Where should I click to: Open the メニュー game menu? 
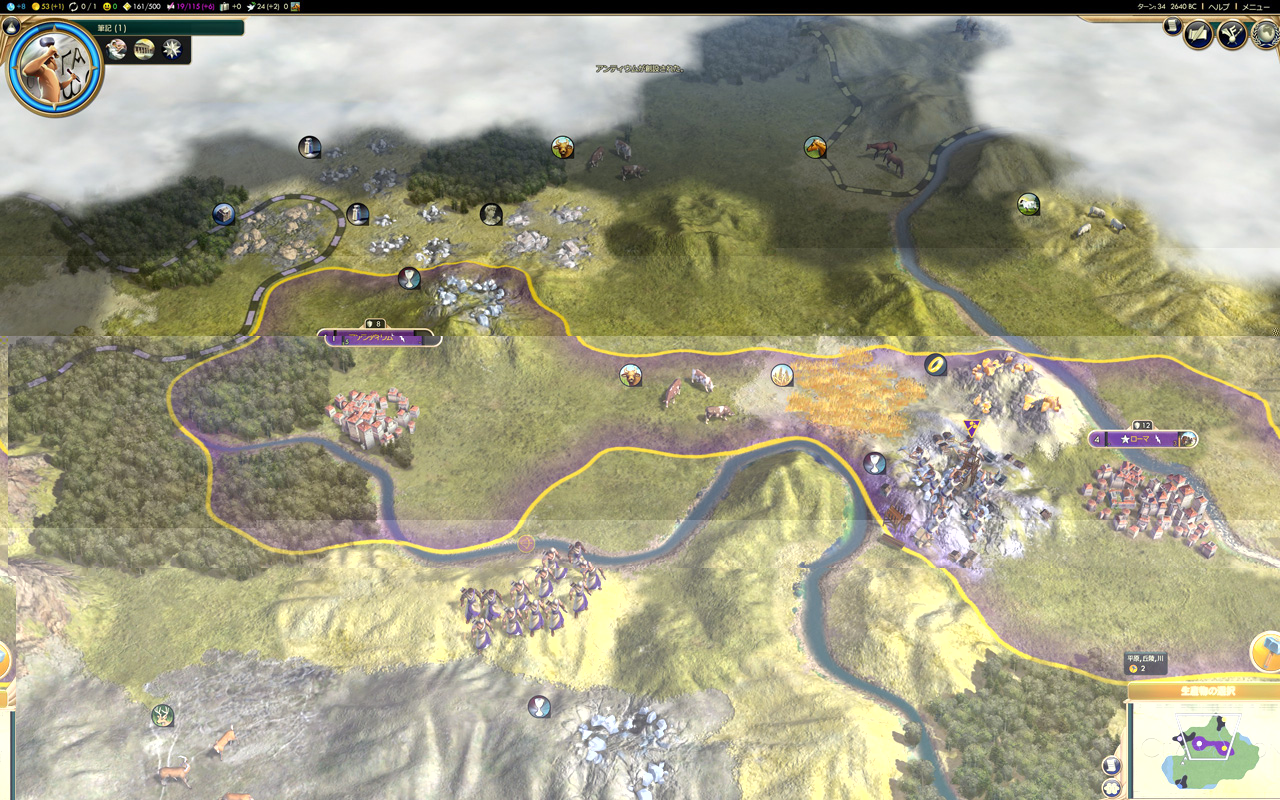point(1256,6)
